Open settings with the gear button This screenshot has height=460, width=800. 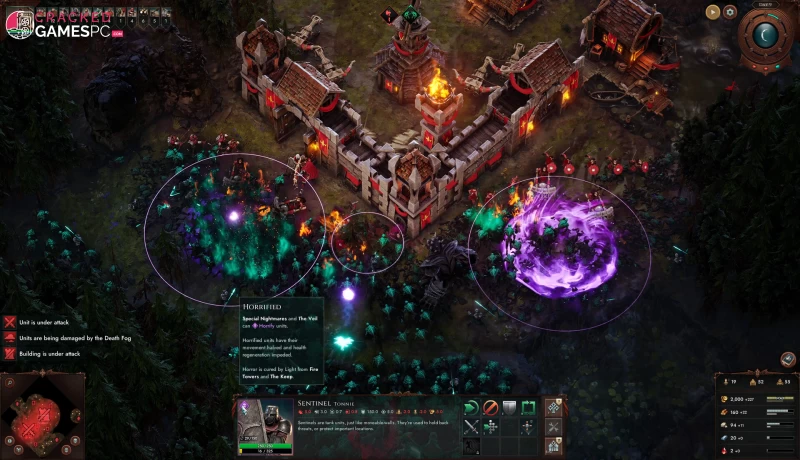[x=730, y=12]
